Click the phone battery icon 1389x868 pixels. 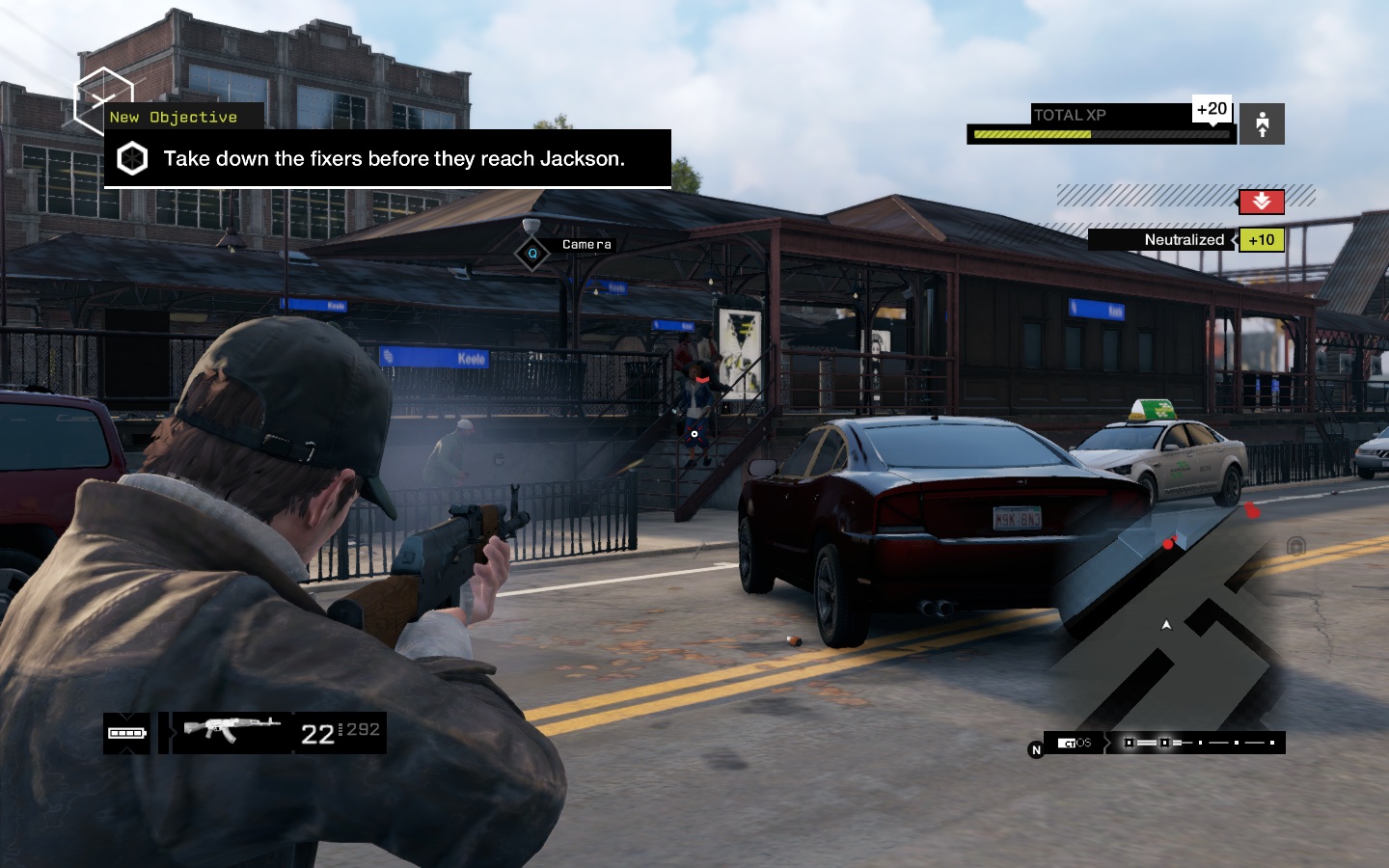[126, 733]
